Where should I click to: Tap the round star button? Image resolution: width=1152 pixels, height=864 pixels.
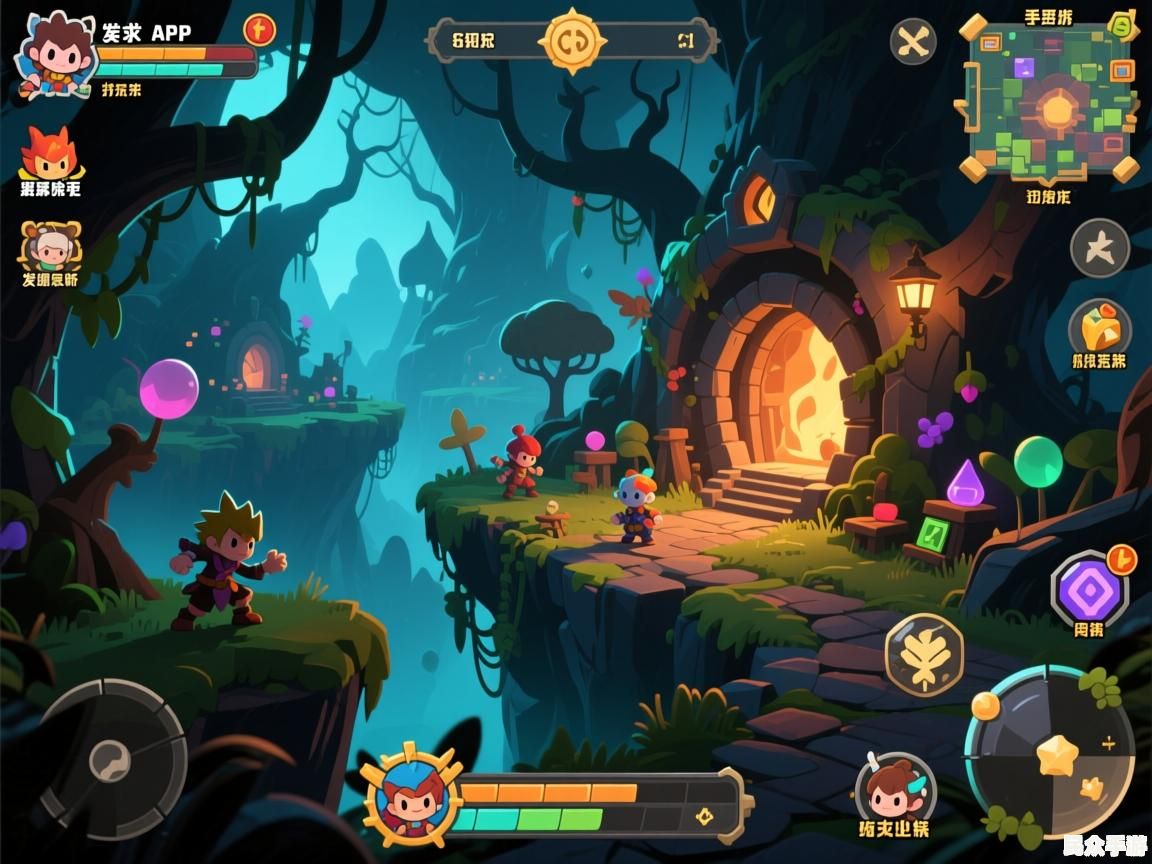(x=1099, y=247)
